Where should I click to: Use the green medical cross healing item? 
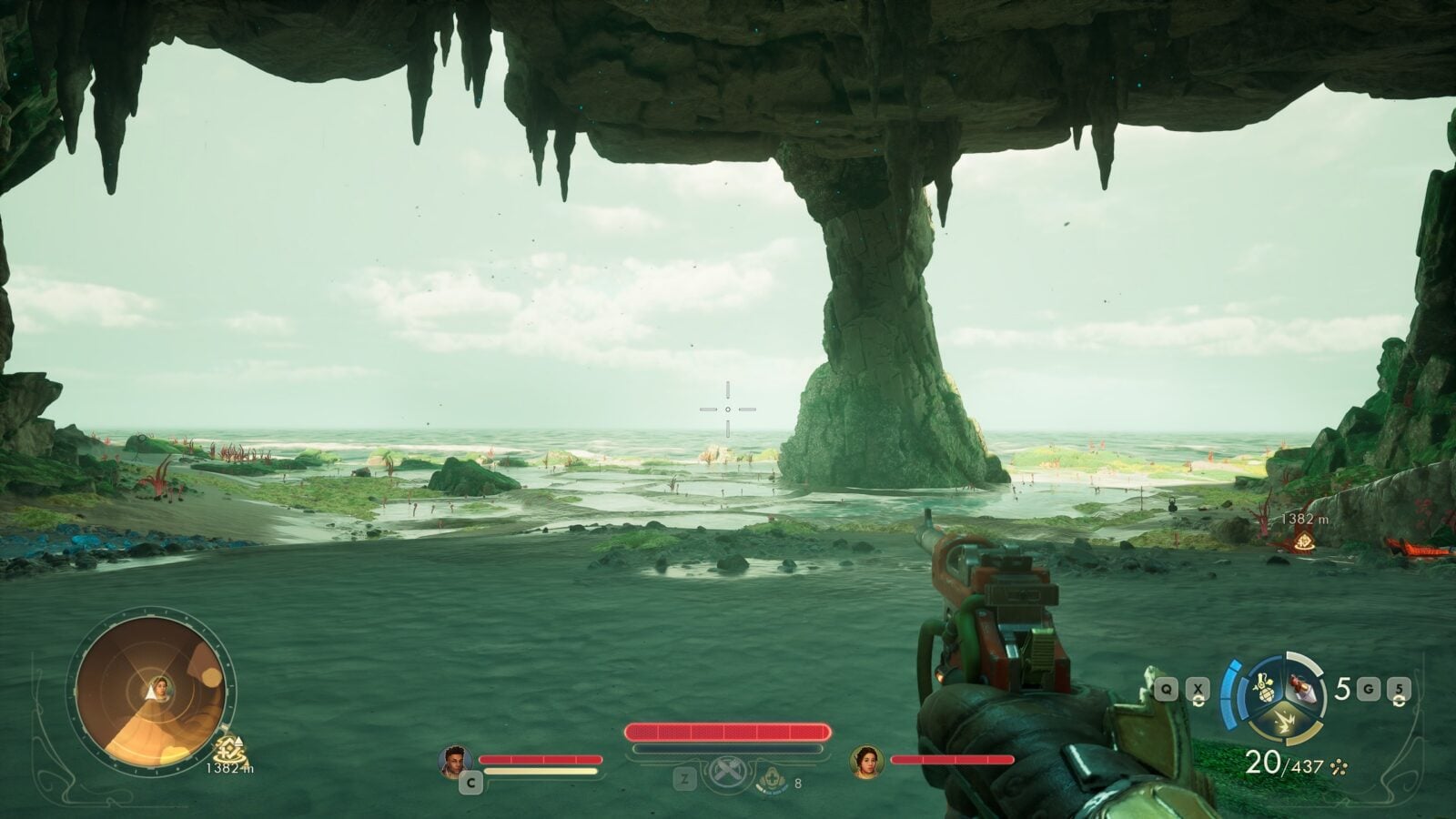pyautogui.click(x=772, y=781)
